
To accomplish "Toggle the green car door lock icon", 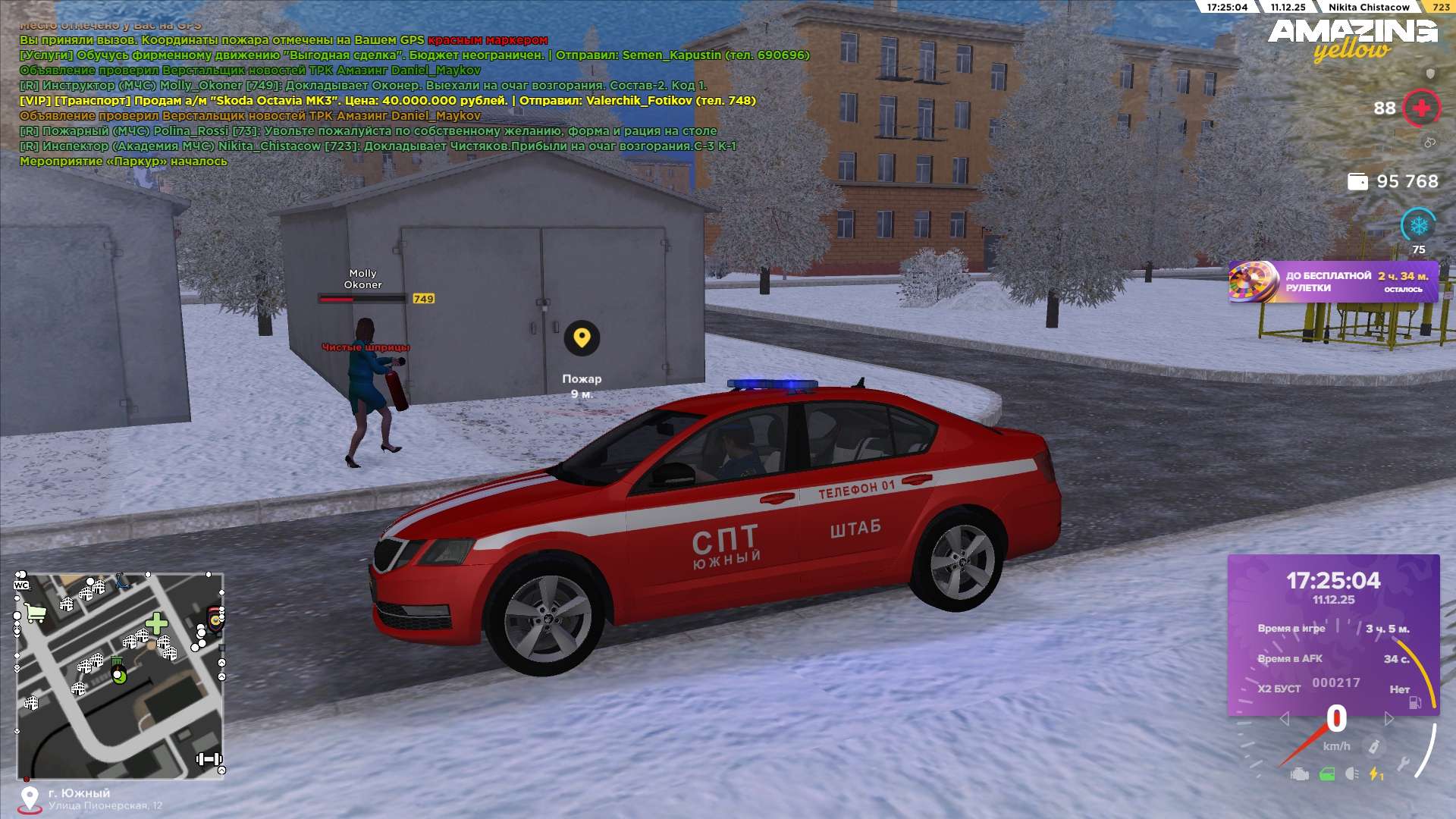I will pos(1327,774).
